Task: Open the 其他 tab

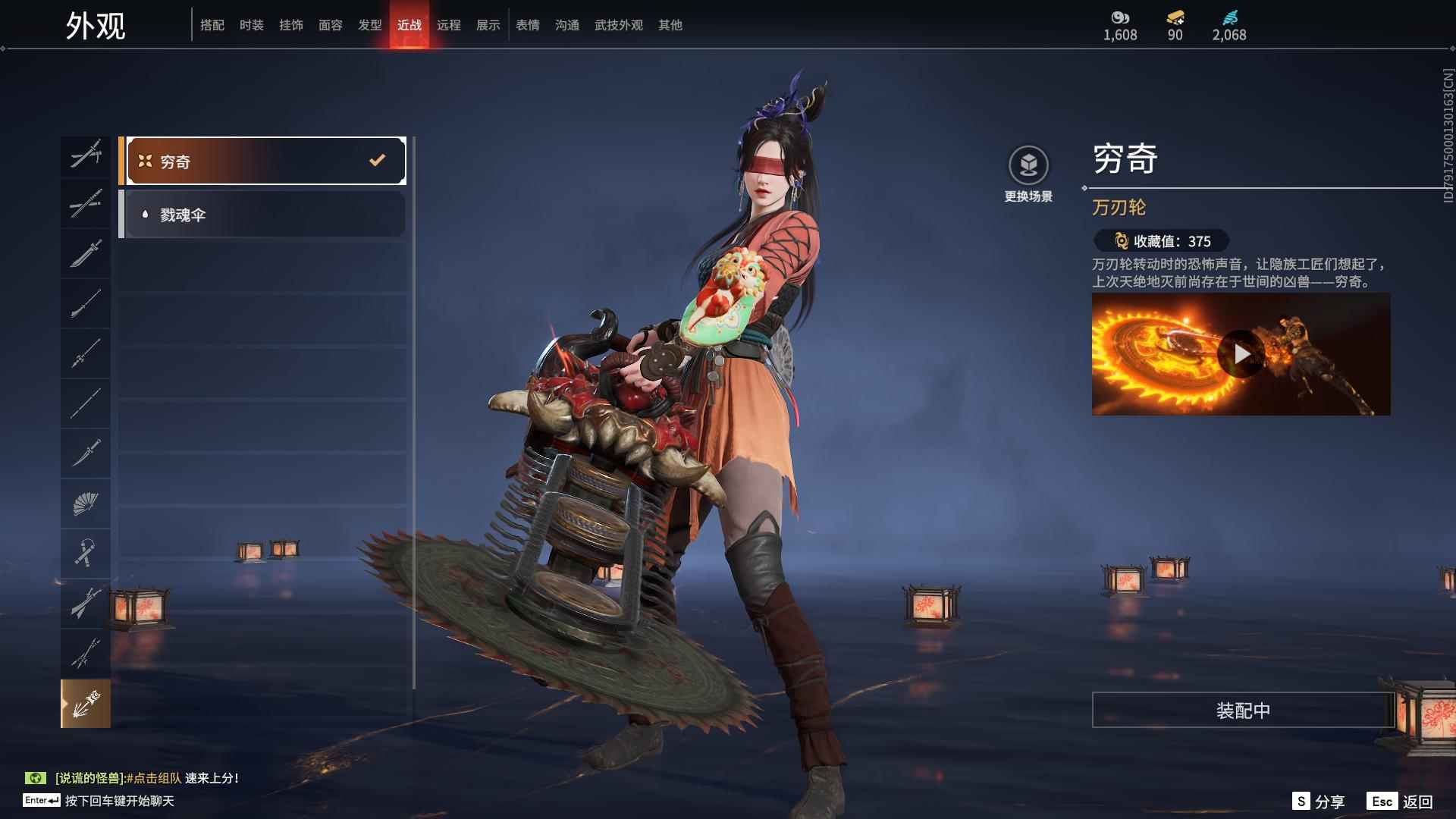Action: (670, 25)
